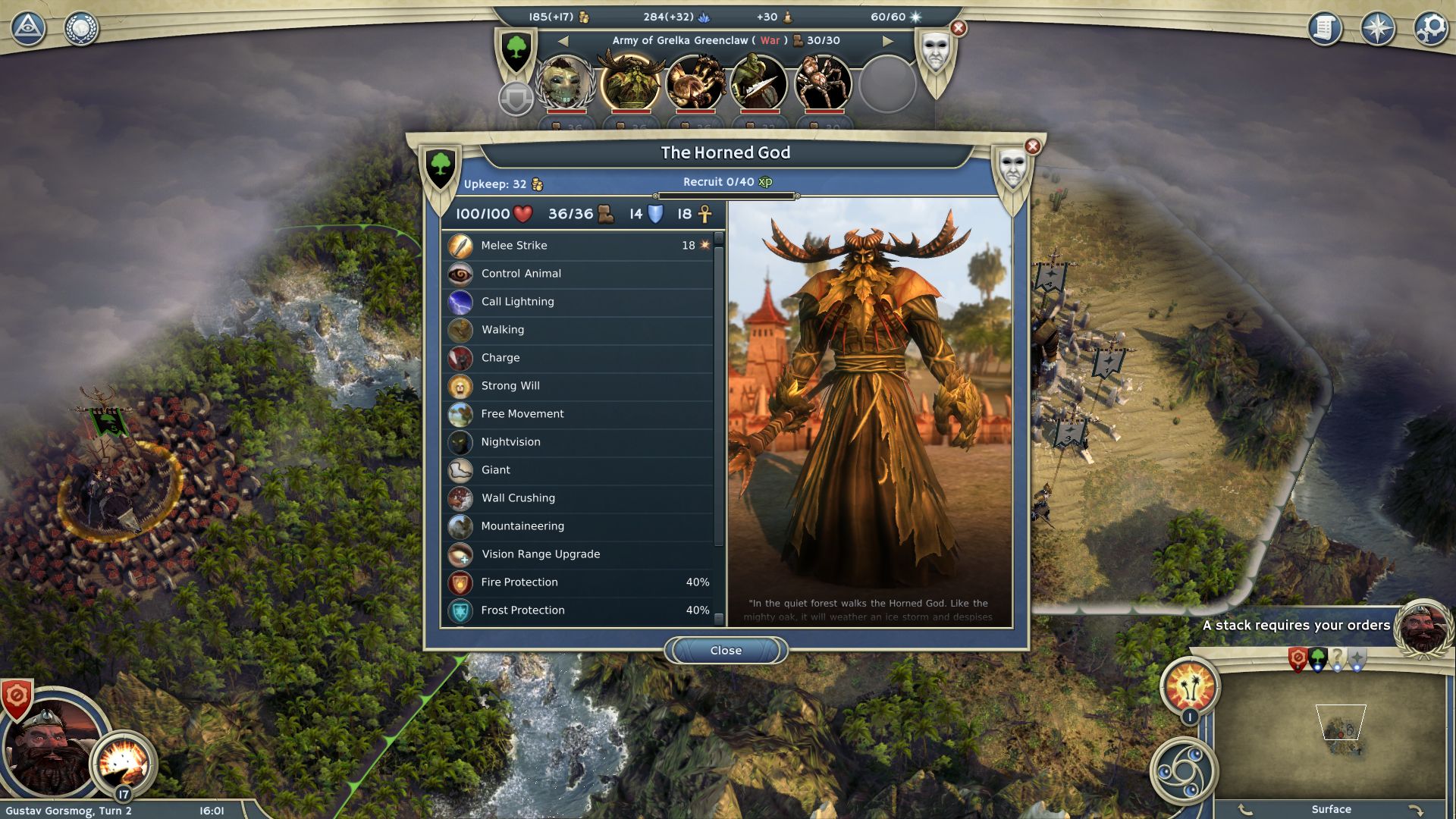Close the Horned God unit panel
This screenshot has height=819, width=1456.
pos(726,651)
